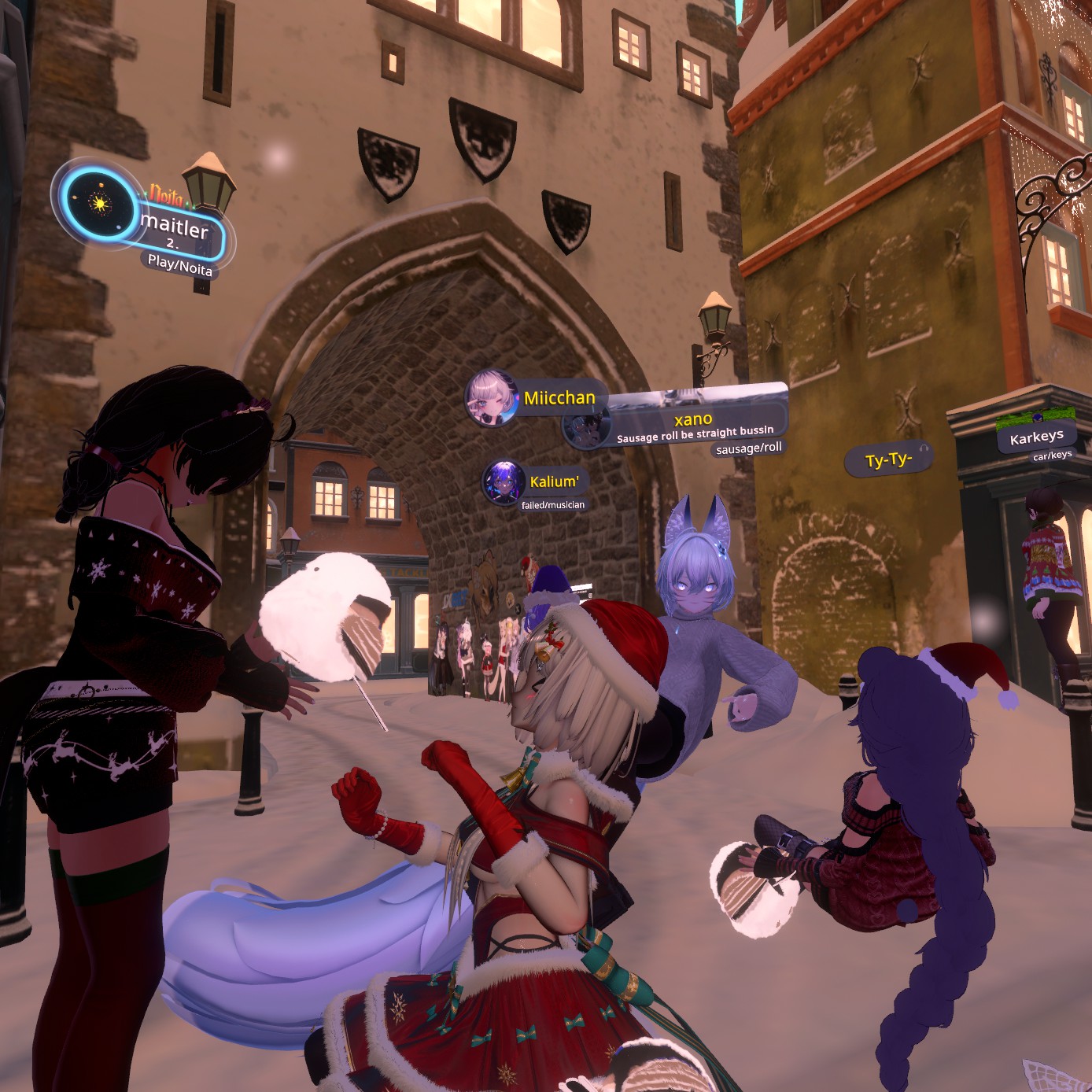Select the maitler player nameplate
This screenshot has height=1092, width=1092.
(176, 229)
